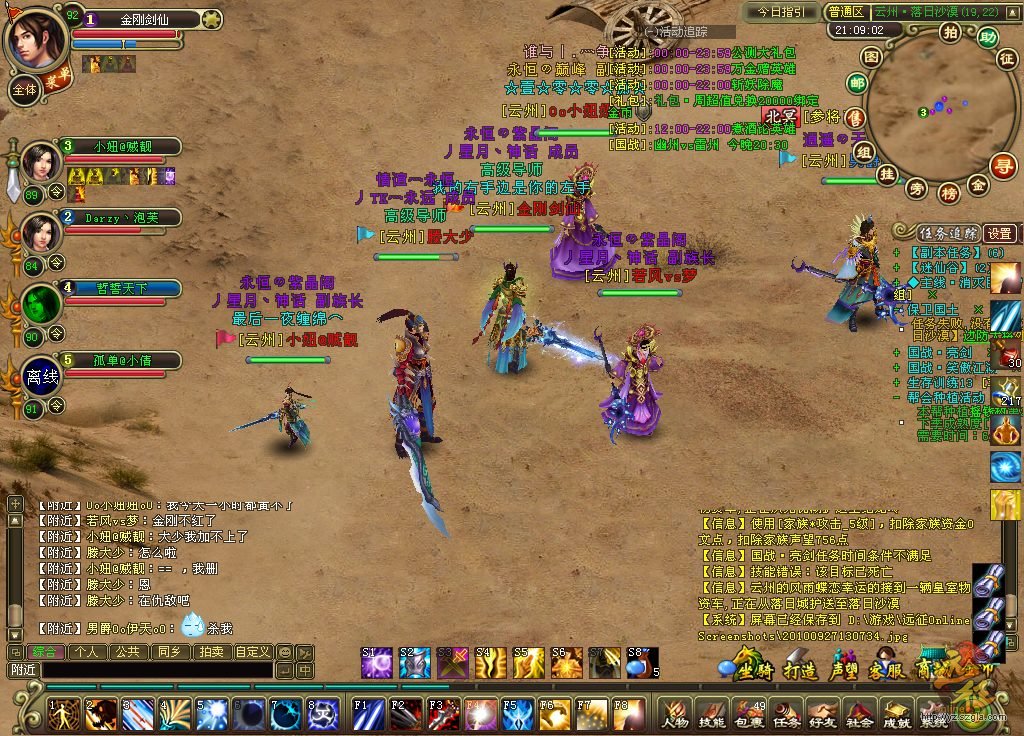The image size is (1024, 736).
Task: Open the 图 map button
Action: 871,56
